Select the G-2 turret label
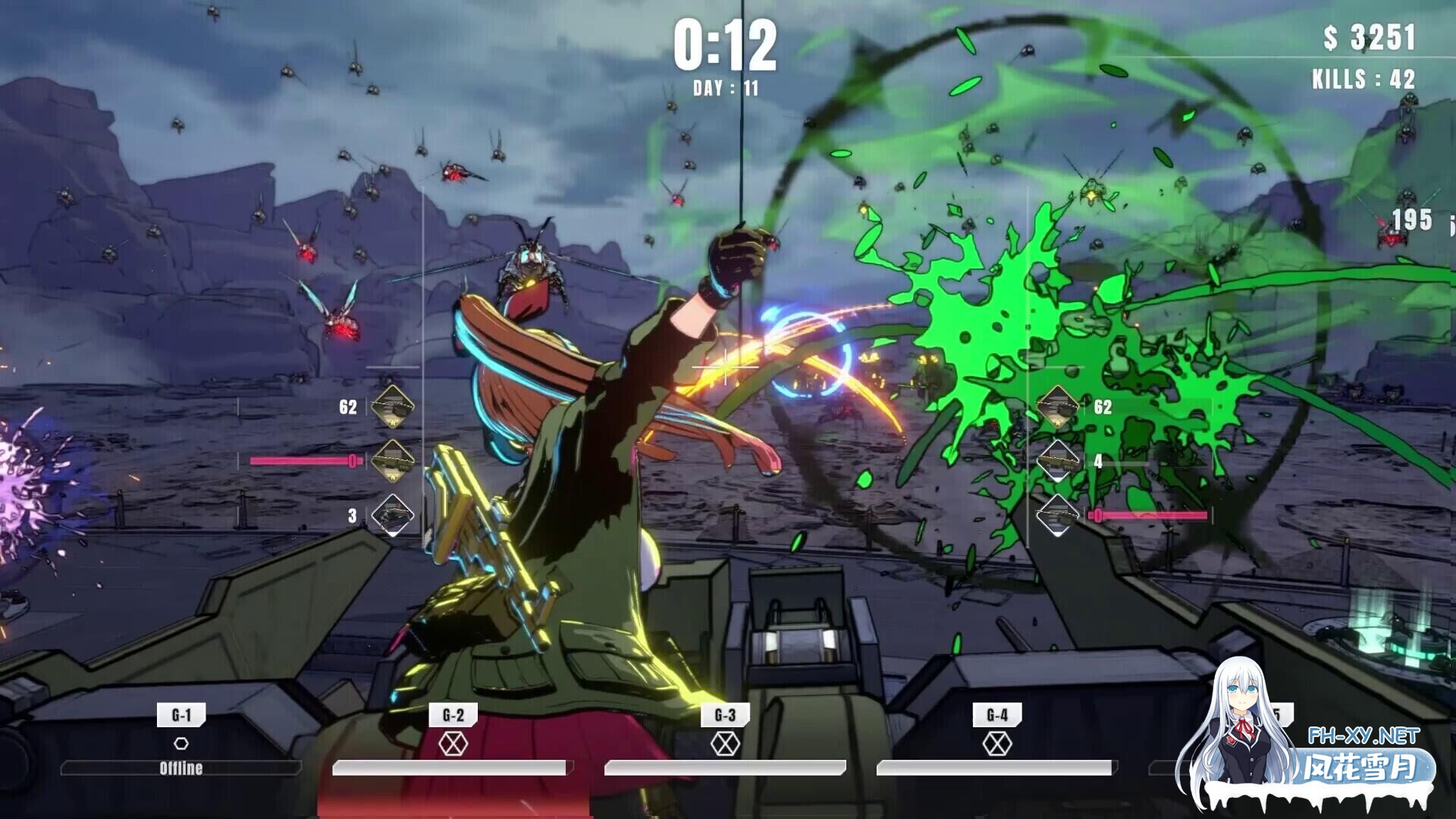 pos(453,715)
